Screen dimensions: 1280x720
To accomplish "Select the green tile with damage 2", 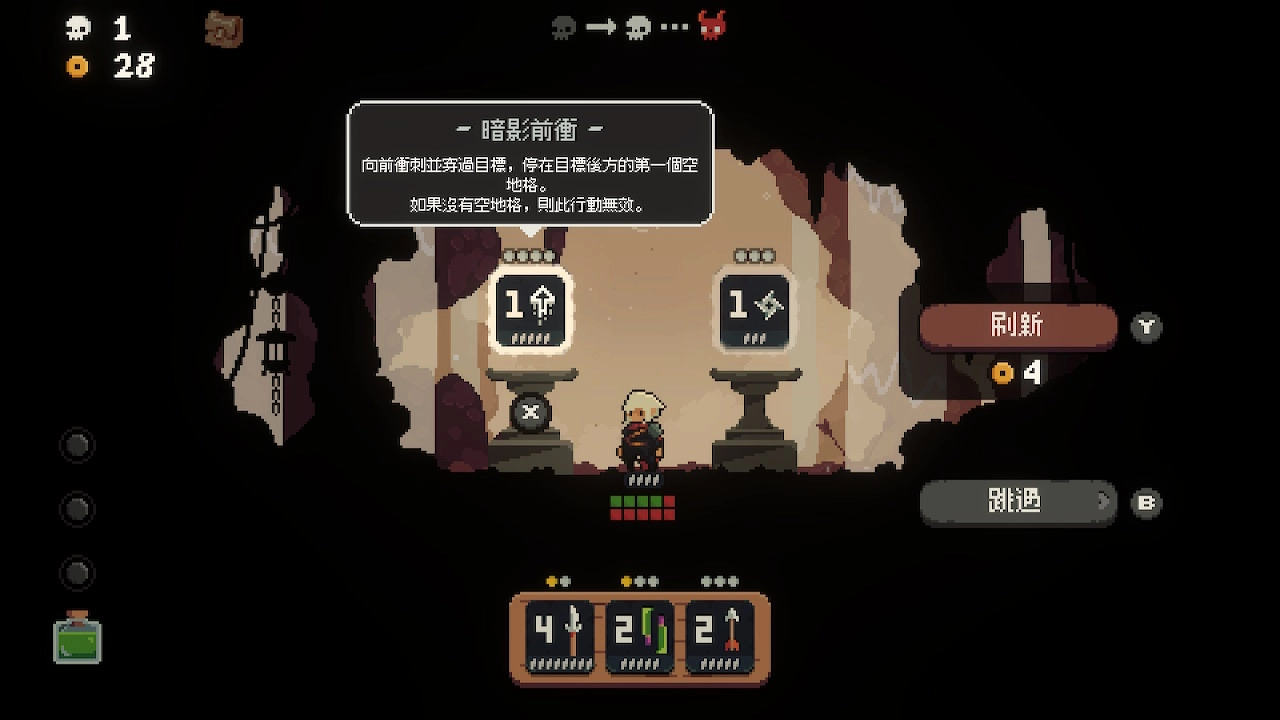I will 640,637.
